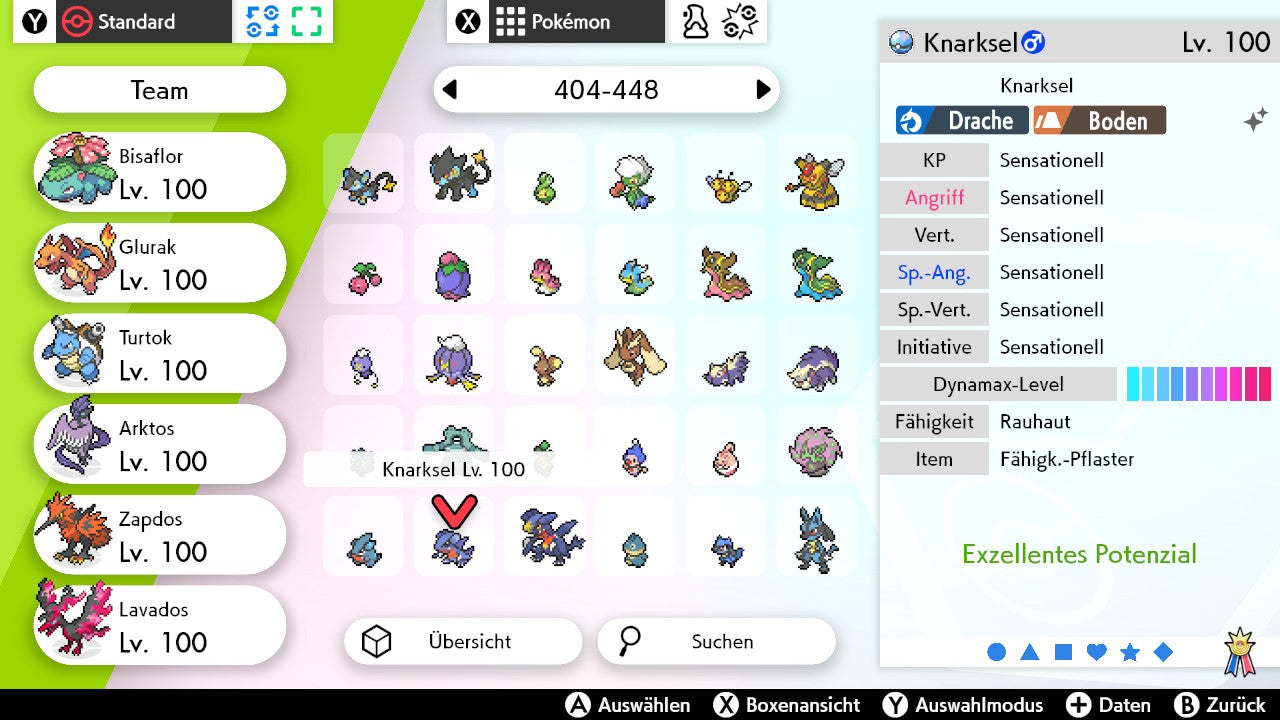1280x720 pixels.
Task: Toggle the star marking for Knarksel
Action: tap(1130, 651)
